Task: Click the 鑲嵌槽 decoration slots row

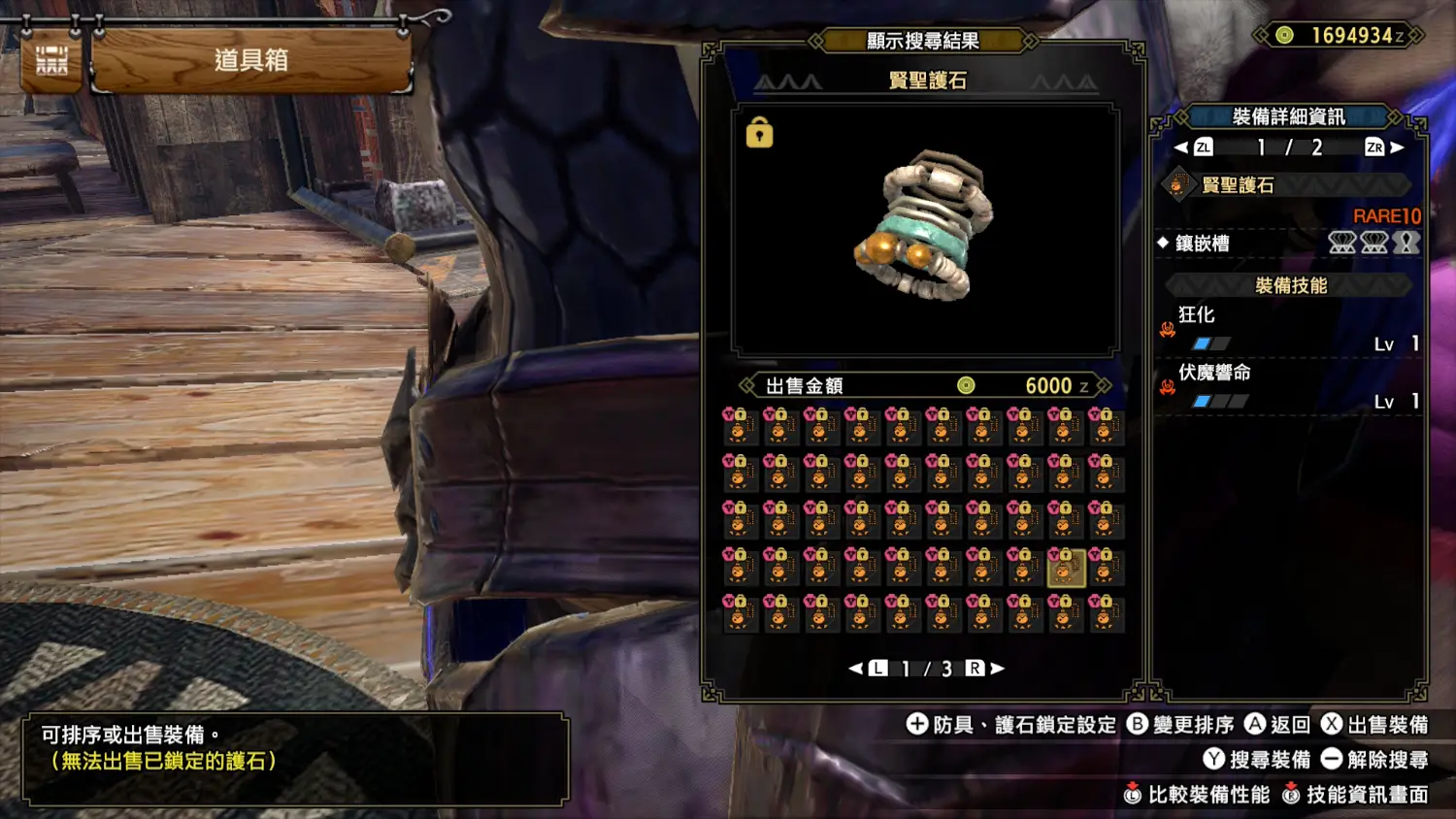Action: [x=1289, y=244]
